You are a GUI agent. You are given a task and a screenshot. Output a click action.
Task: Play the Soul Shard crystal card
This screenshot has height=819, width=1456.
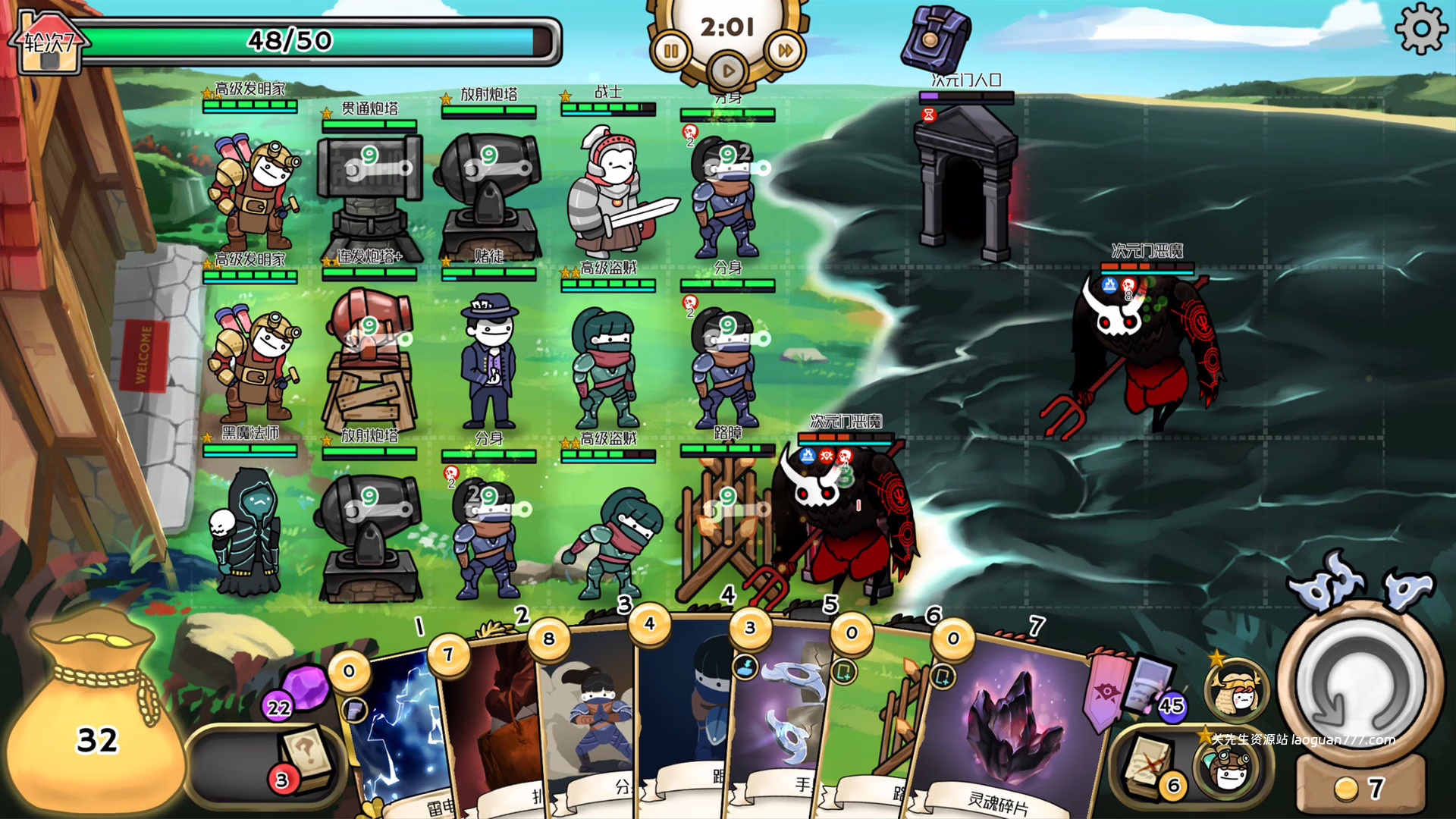(1005, 728)
